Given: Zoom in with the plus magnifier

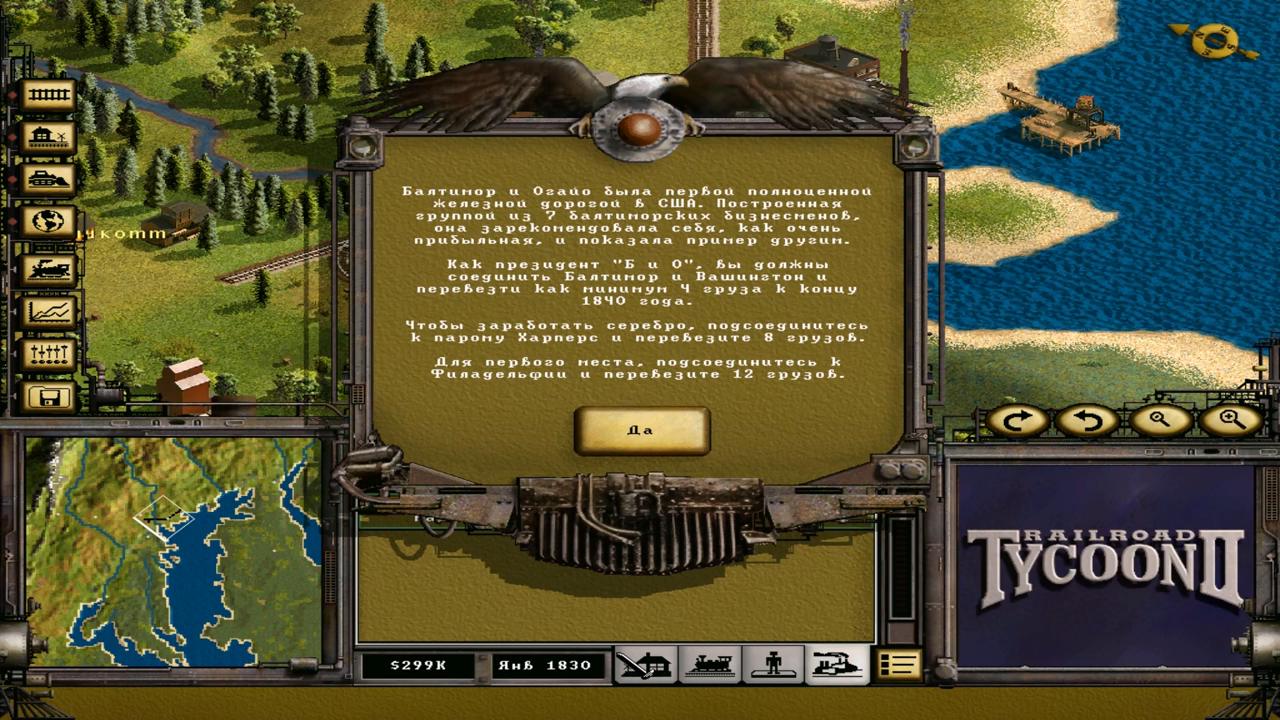Looking at the screenshot, I should [1230, 421].
